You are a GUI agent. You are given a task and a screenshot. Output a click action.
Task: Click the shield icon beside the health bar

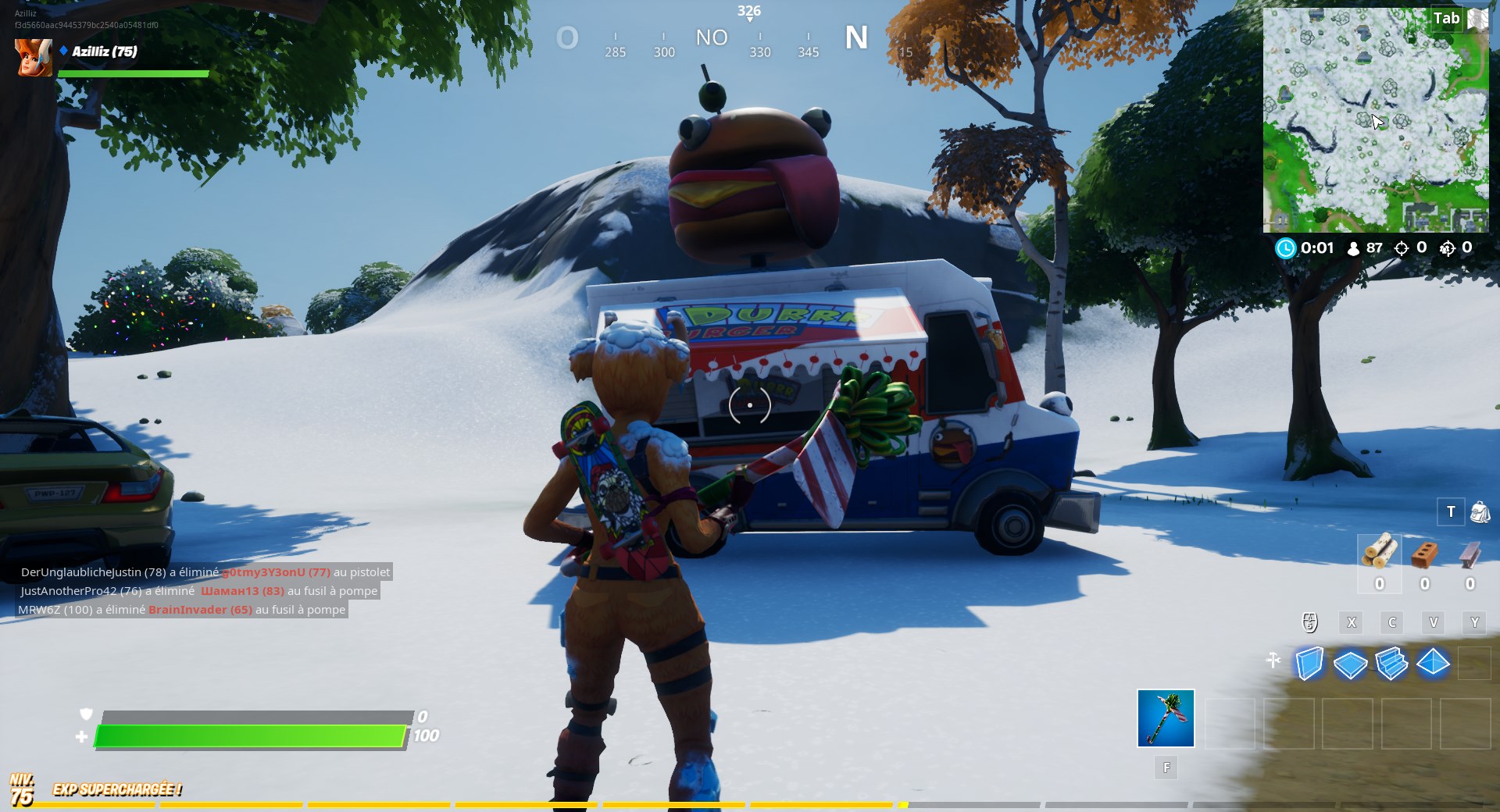point(86,714)
